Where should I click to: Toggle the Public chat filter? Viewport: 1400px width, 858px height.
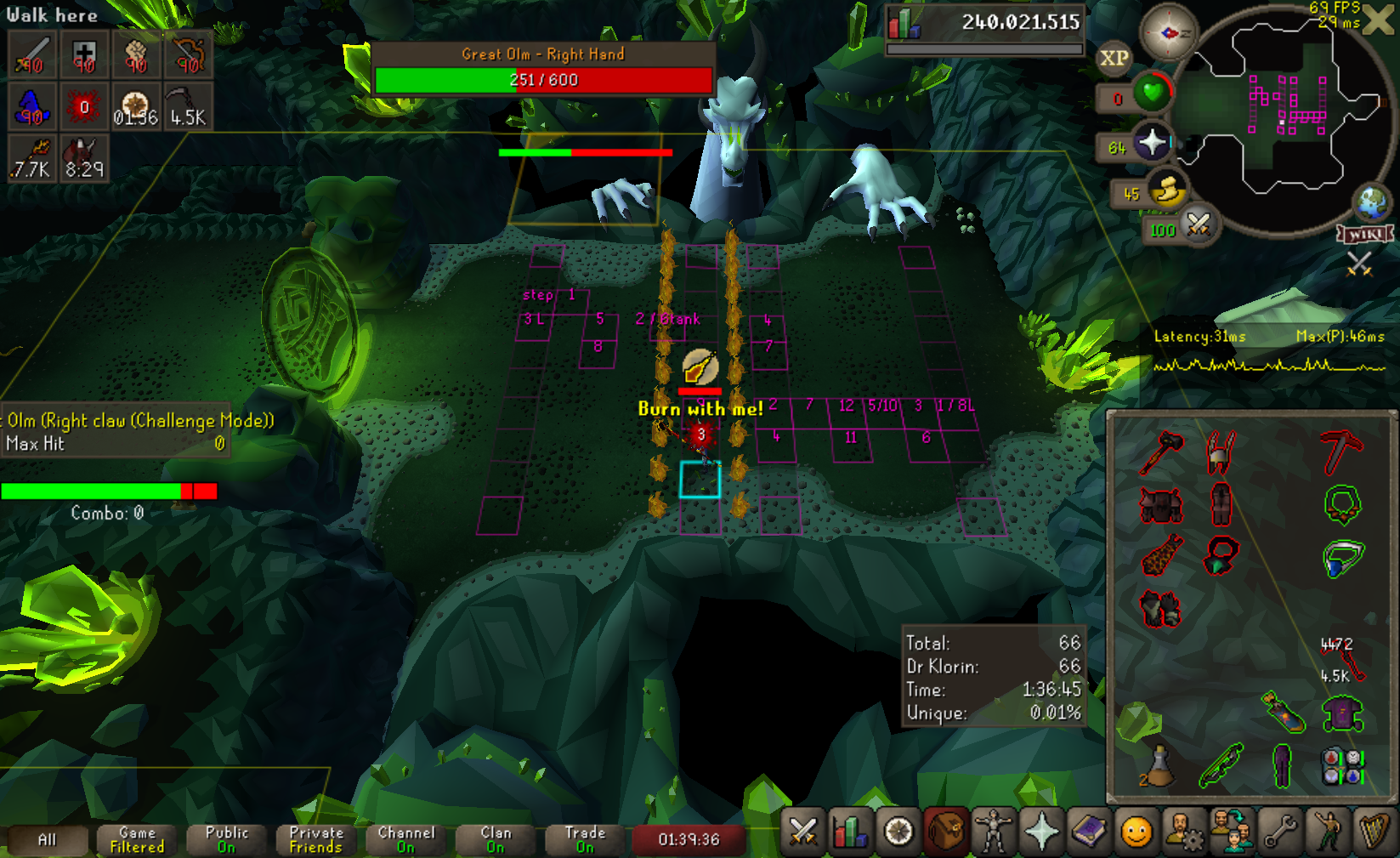click(x=226, y=839)
